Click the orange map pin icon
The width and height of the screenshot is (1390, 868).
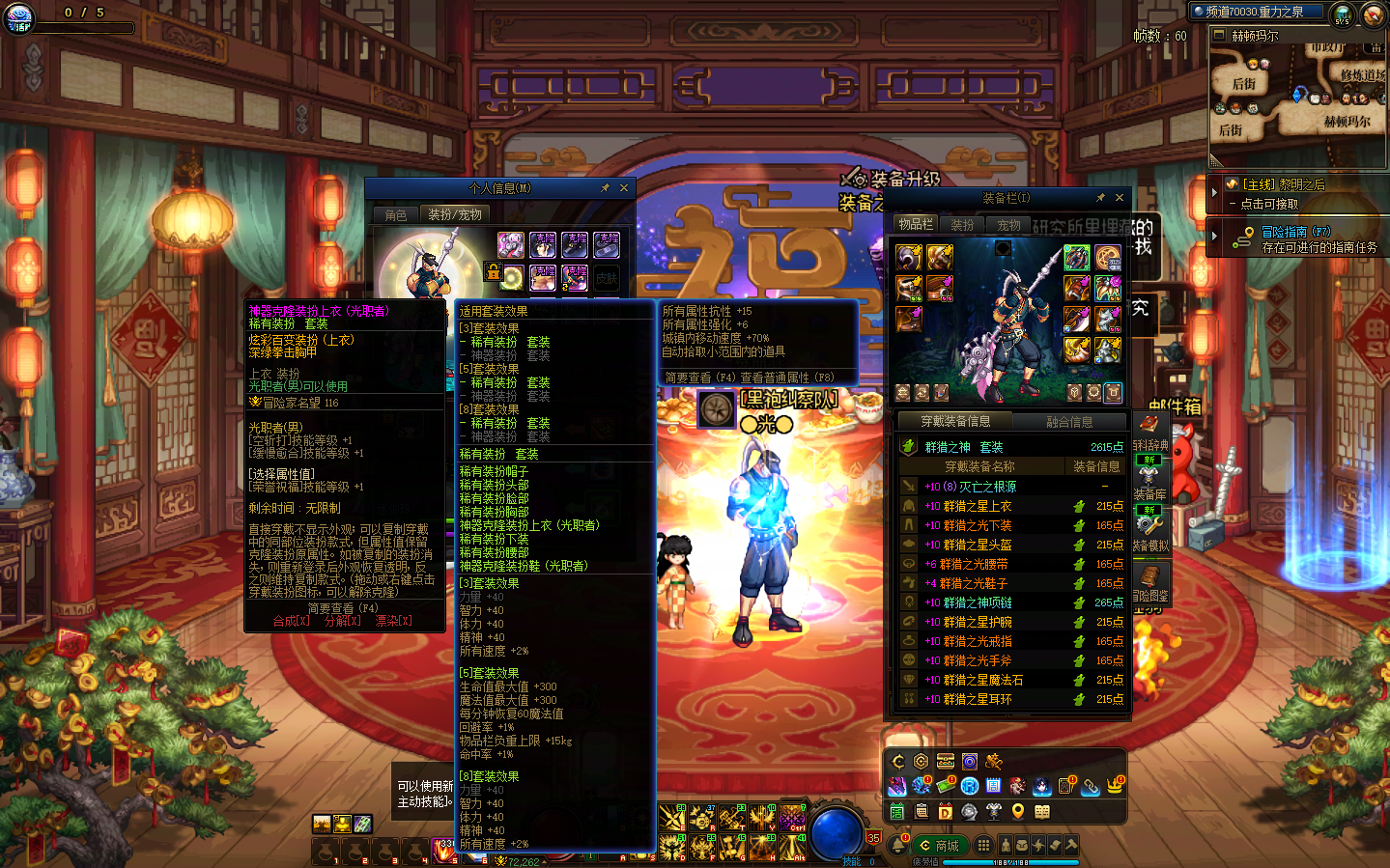click(1017, 812)
